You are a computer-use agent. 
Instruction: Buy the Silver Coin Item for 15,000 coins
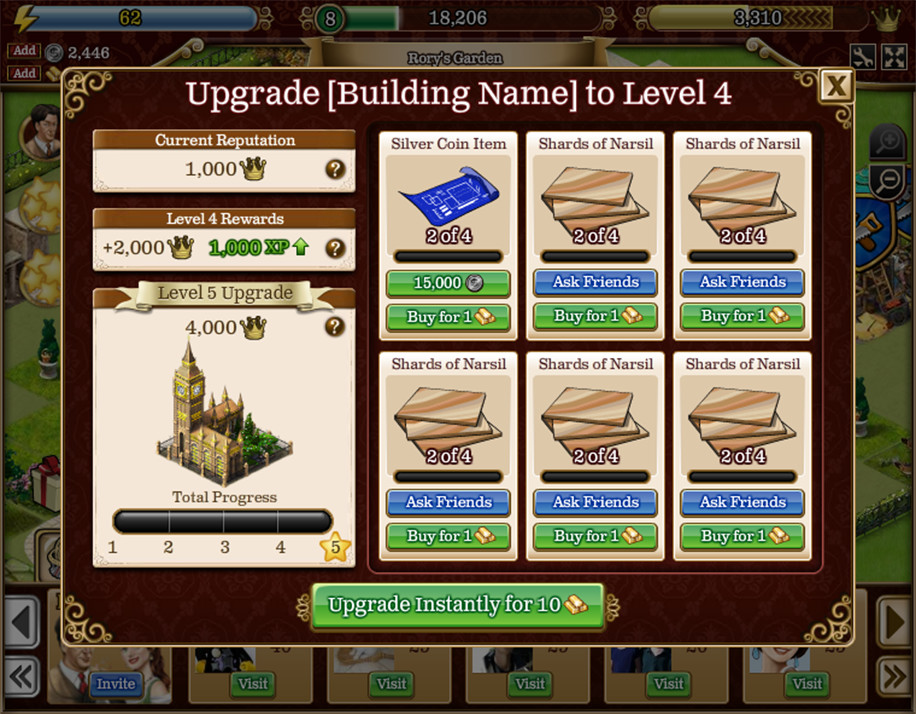pos(448,283)
